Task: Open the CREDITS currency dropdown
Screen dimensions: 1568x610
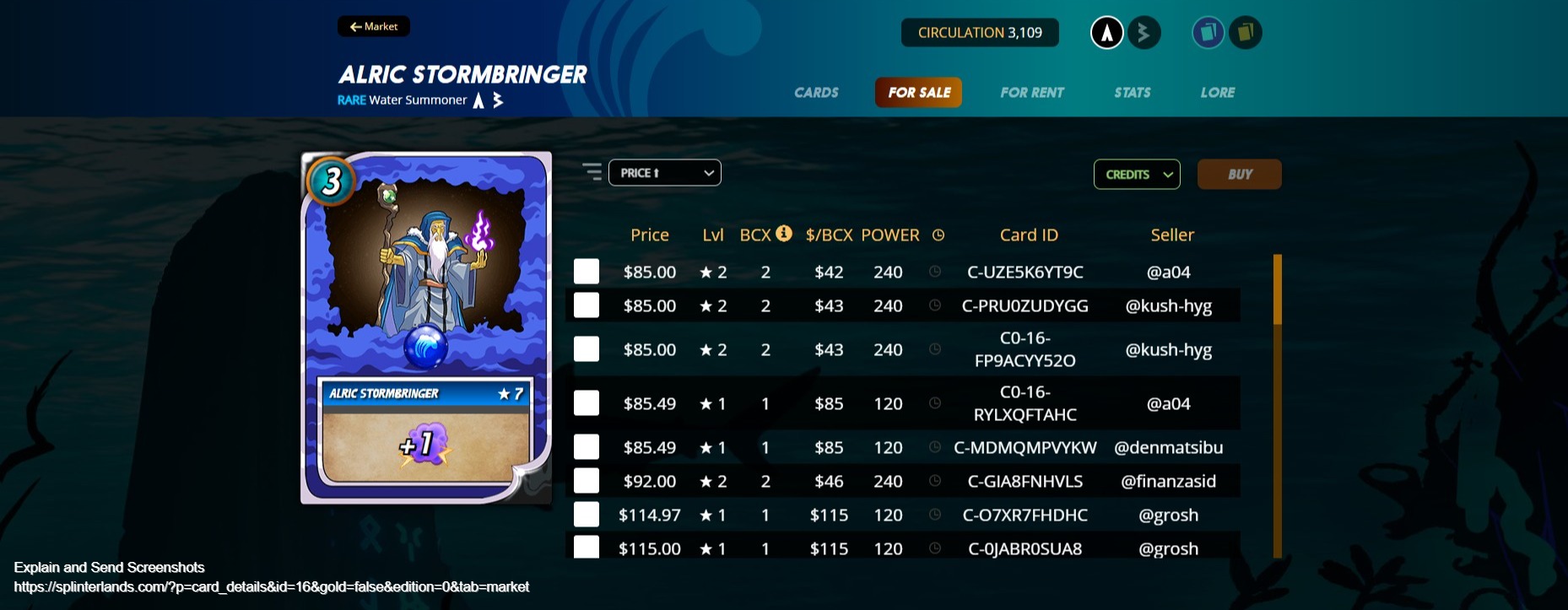Action: (x=1136, y=175)
